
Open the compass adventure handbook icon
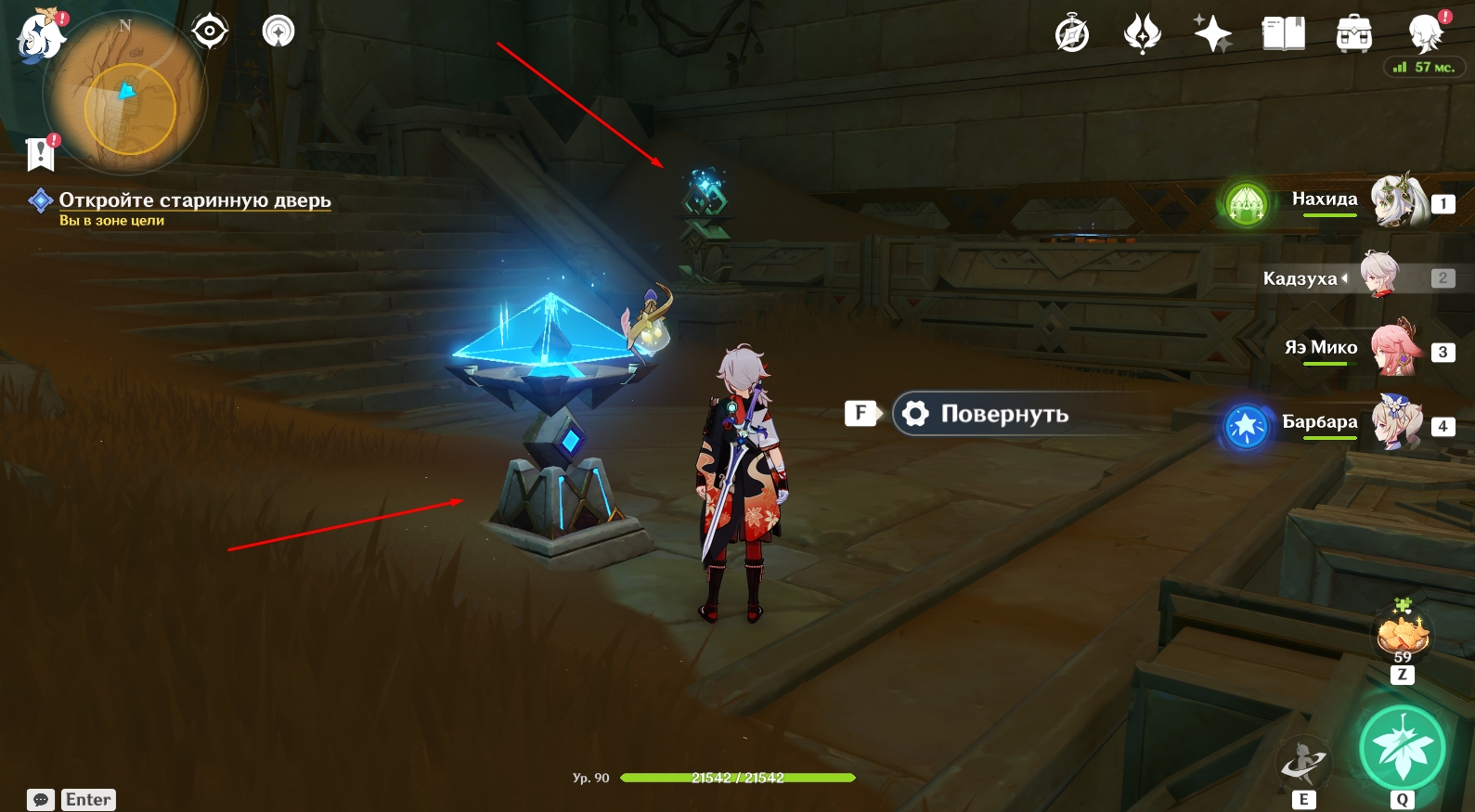(1072, 35)
